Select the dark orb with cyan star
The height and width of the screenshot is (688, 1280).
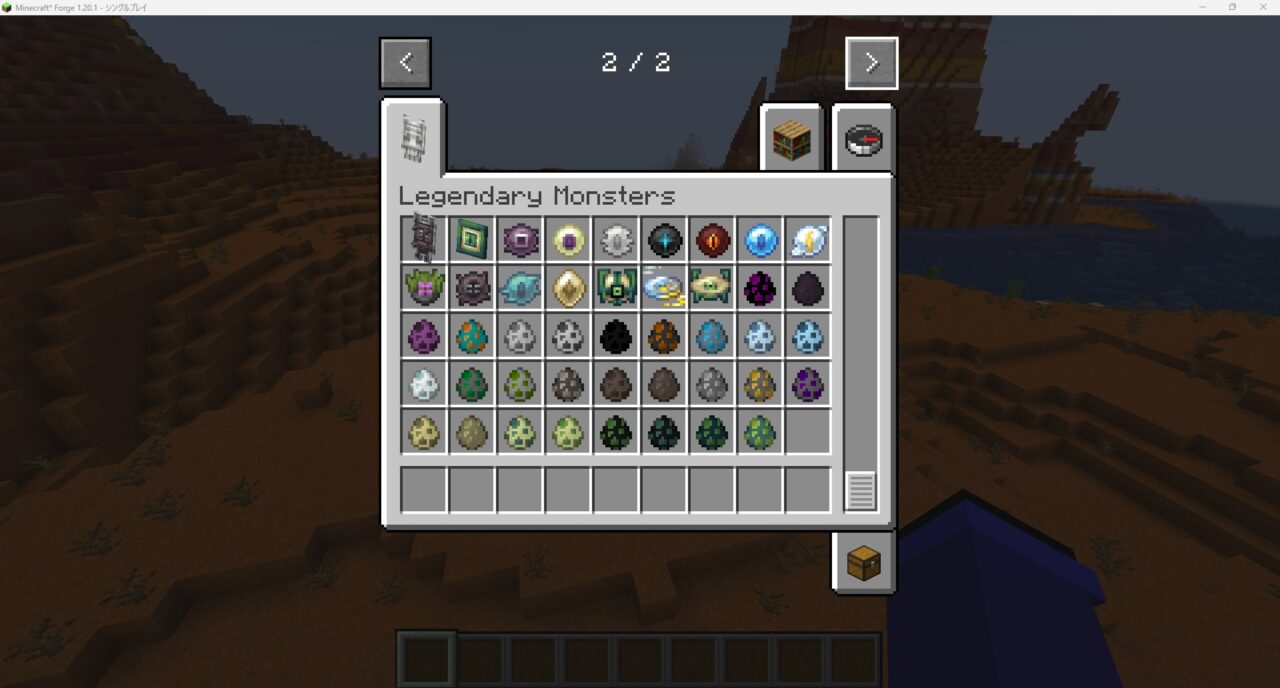point(664,240)
